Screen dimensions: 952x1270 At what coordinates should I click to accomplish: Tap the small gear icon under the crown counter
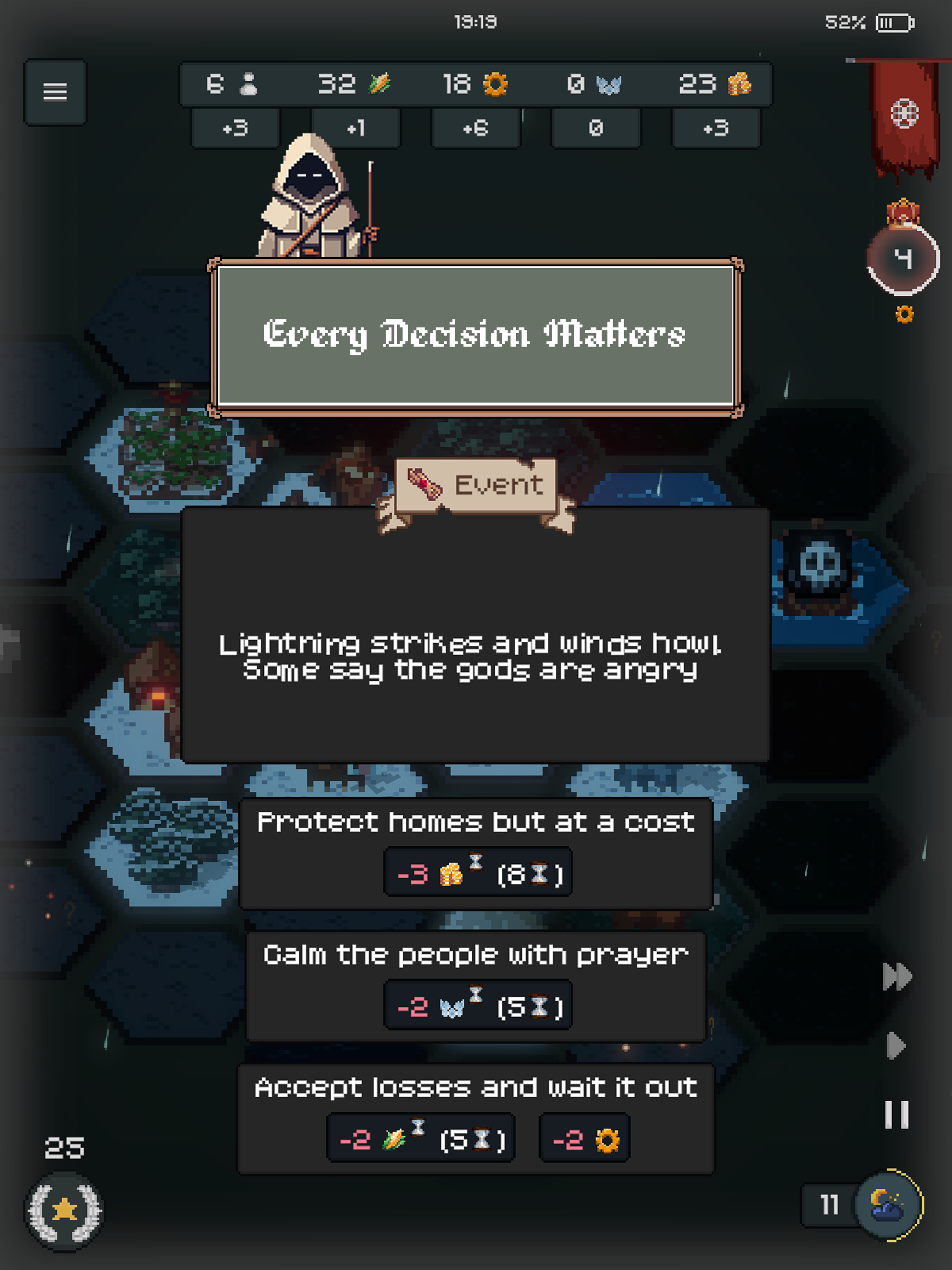pos(904,315)
